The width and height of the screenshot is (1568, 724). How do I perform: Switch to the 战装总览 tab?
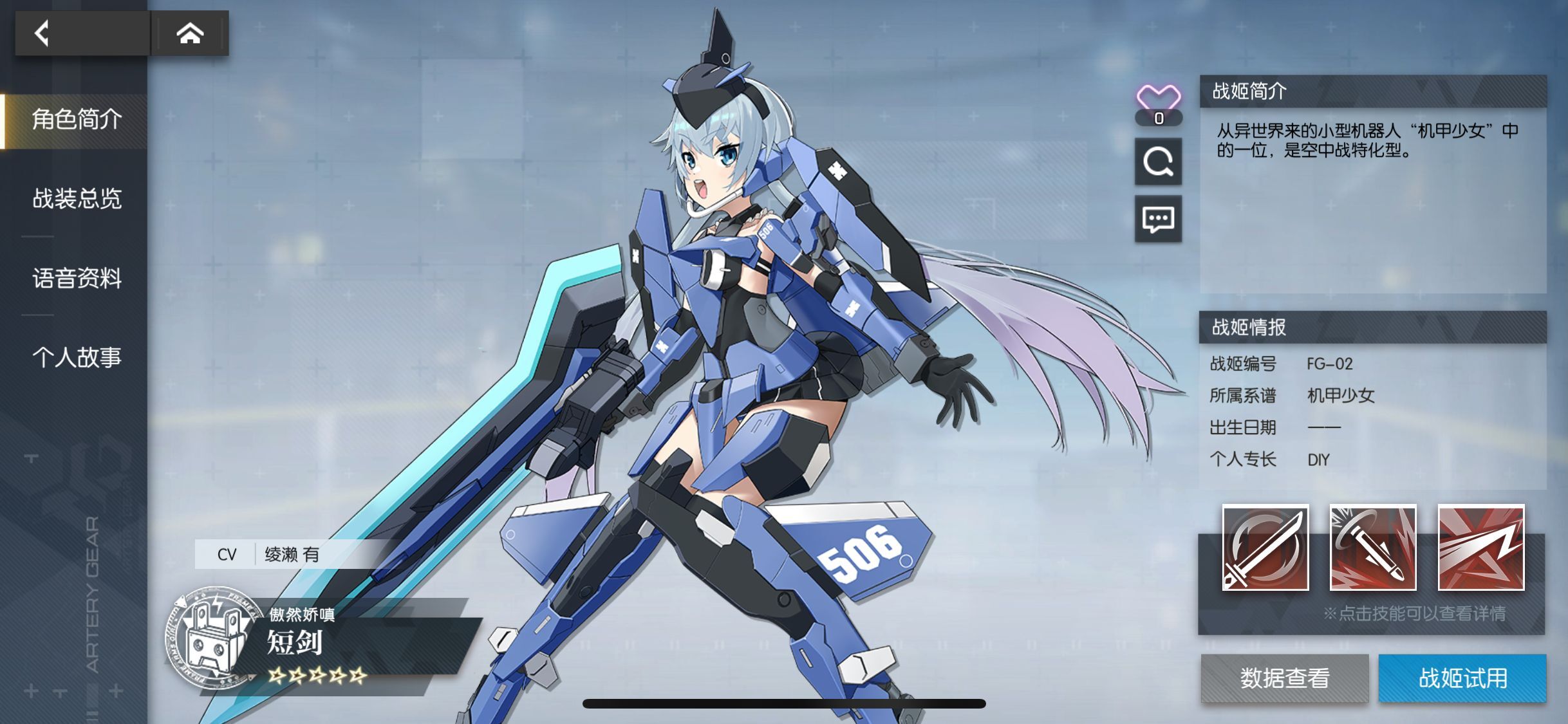point(75,200)
